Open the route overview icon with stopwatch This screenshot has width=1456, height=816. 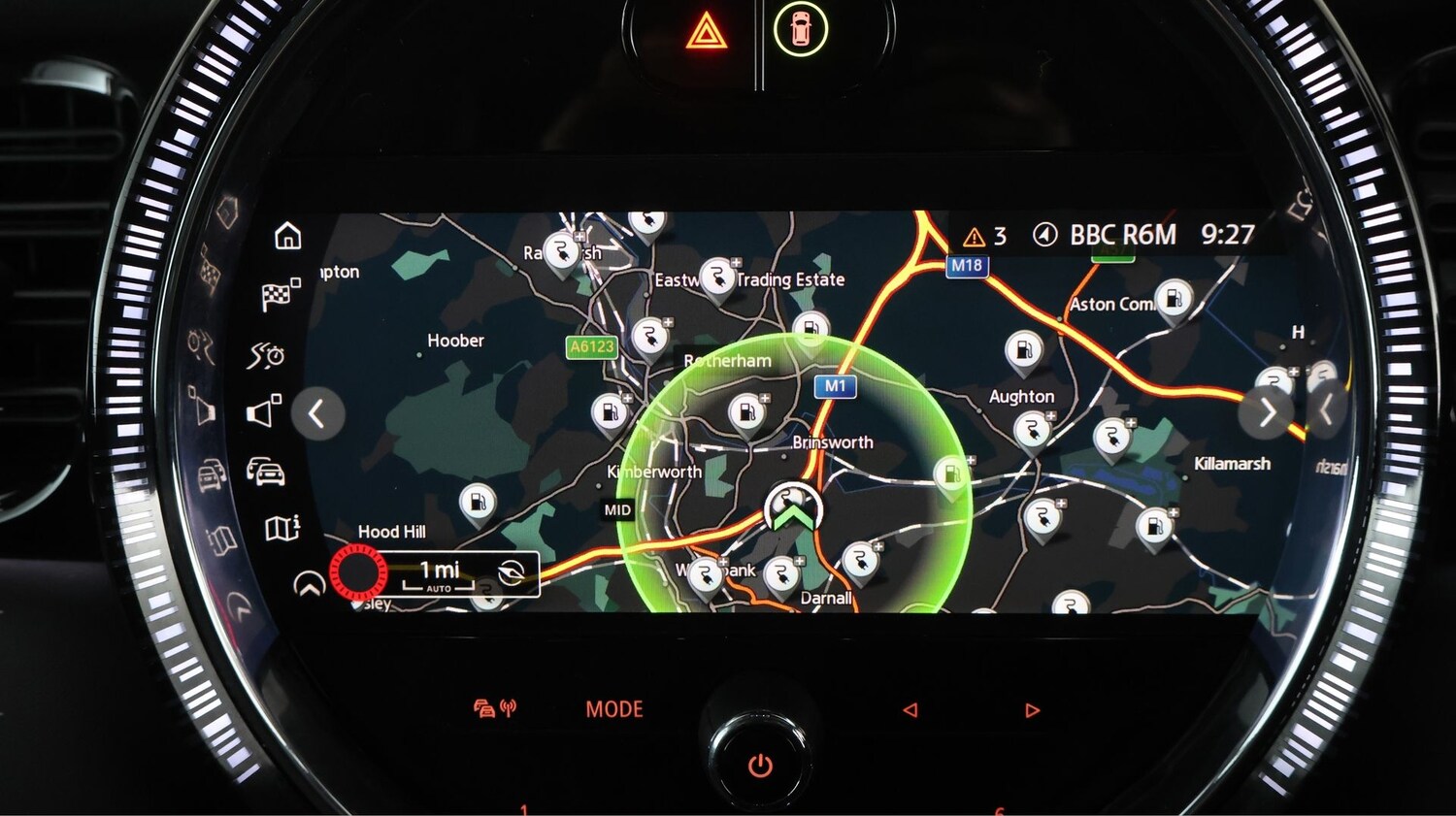[x=266, y=356]
